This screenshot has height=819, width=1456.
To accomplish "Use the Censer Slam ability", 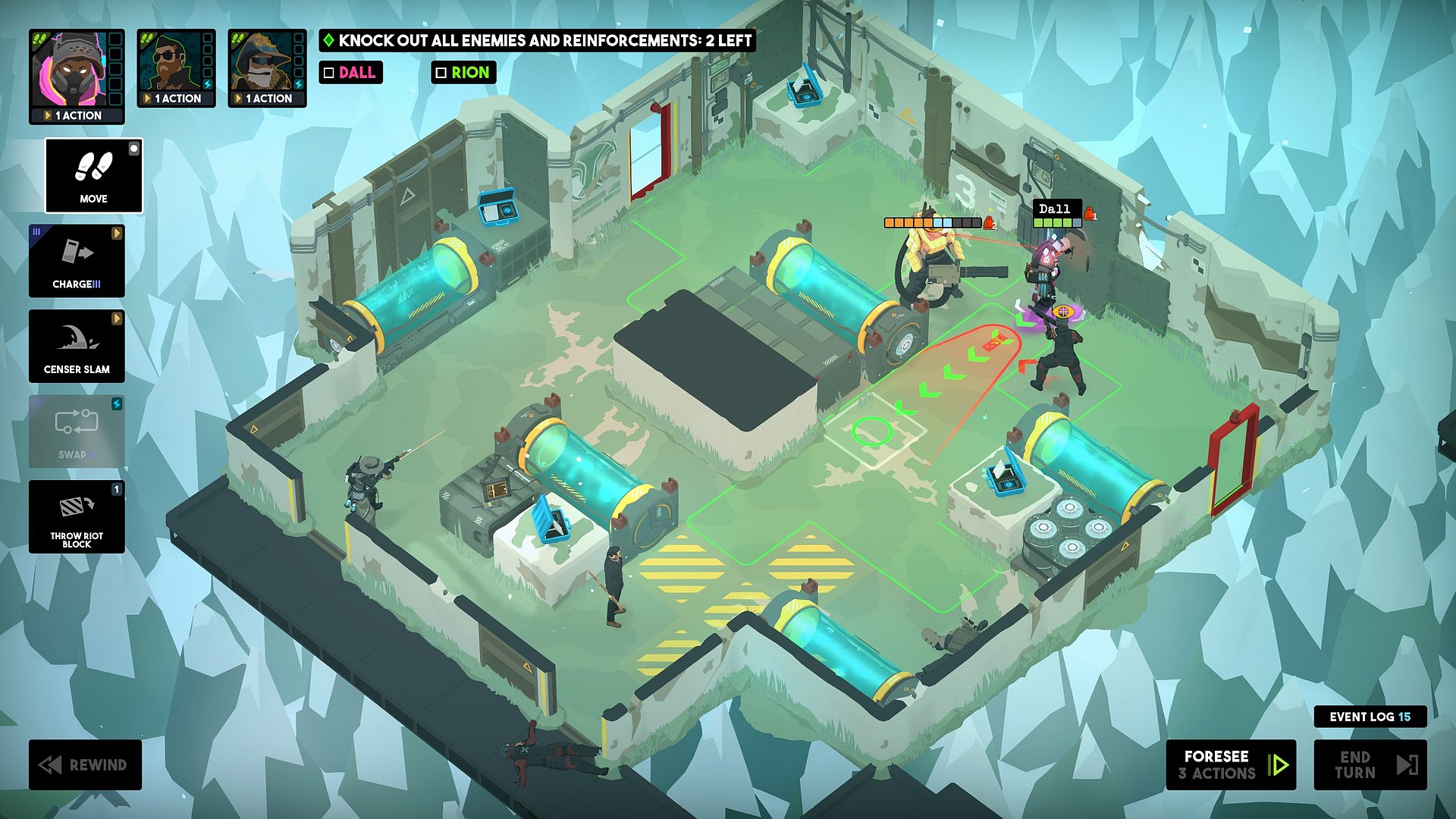I will tap(77, 346).
